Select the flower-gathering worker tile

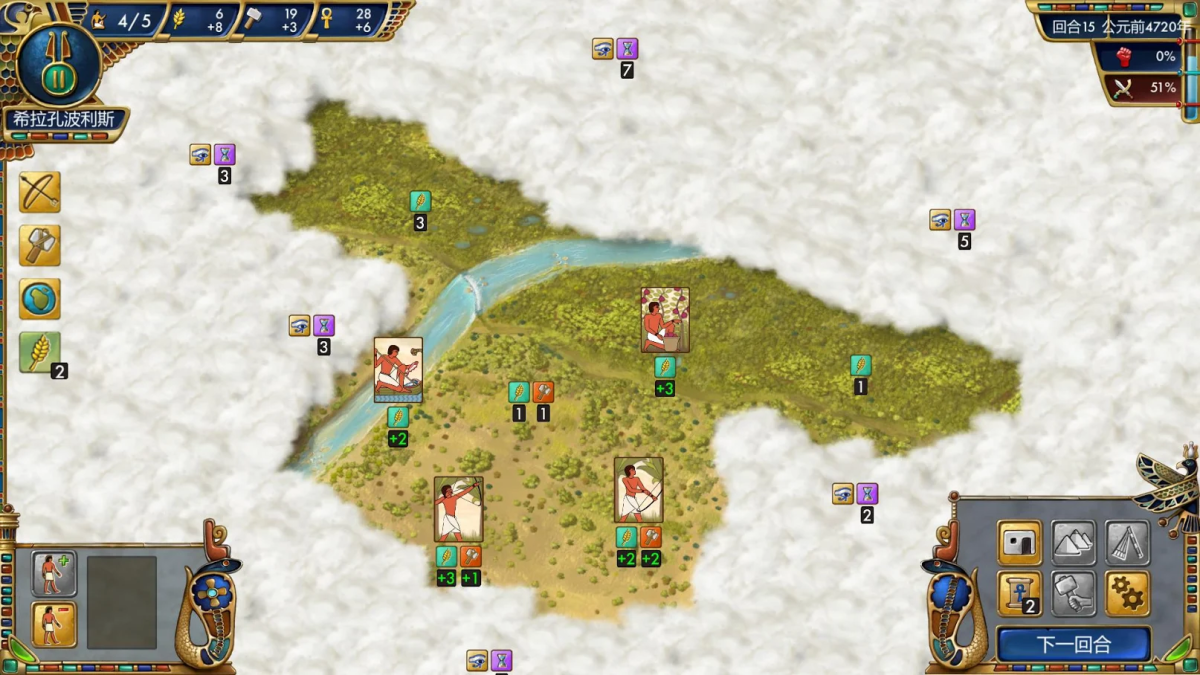[x=665, y=320]
